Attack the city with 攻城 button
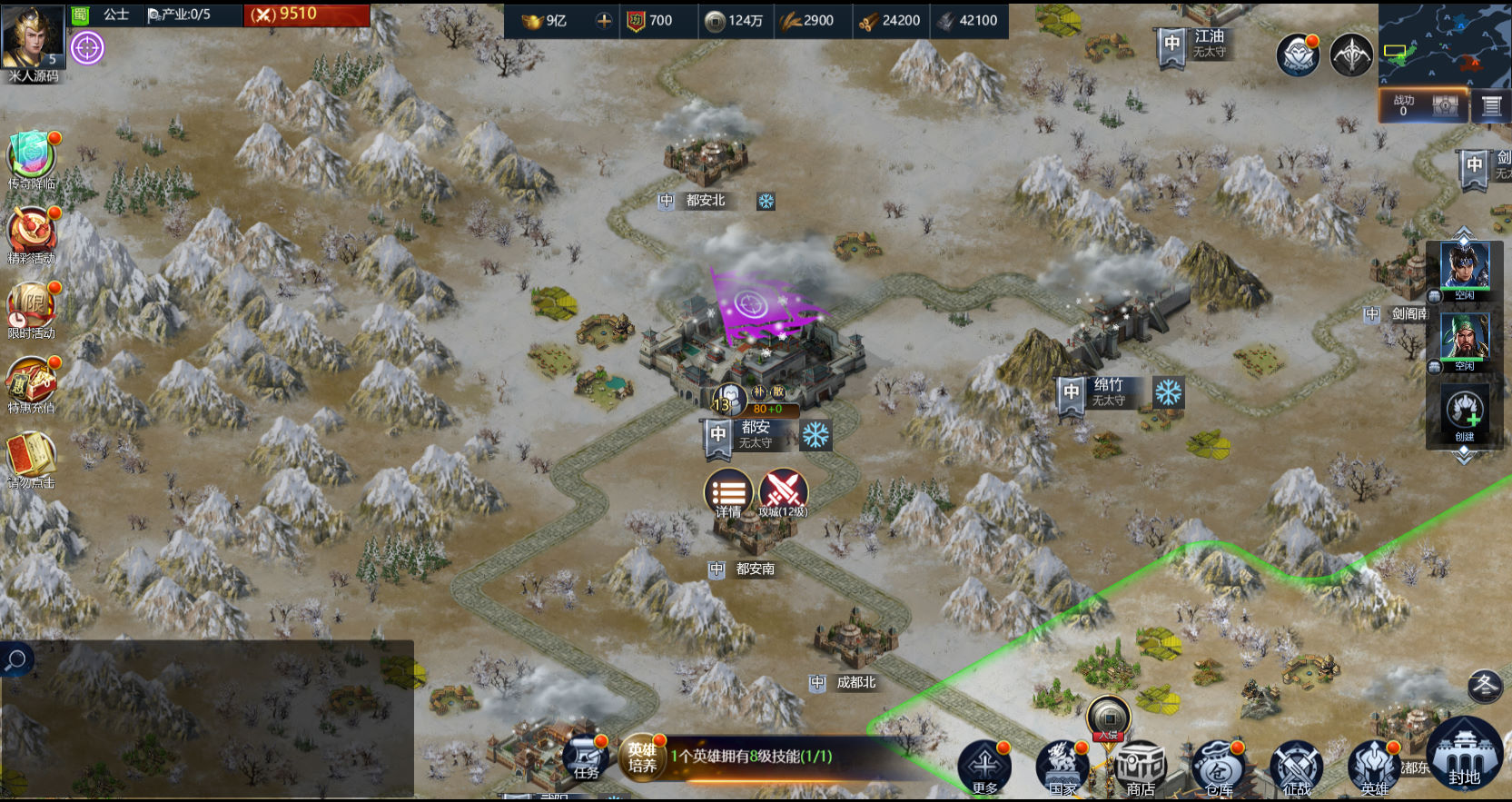Screen dimensions: 1512x802 click(783, 494)
